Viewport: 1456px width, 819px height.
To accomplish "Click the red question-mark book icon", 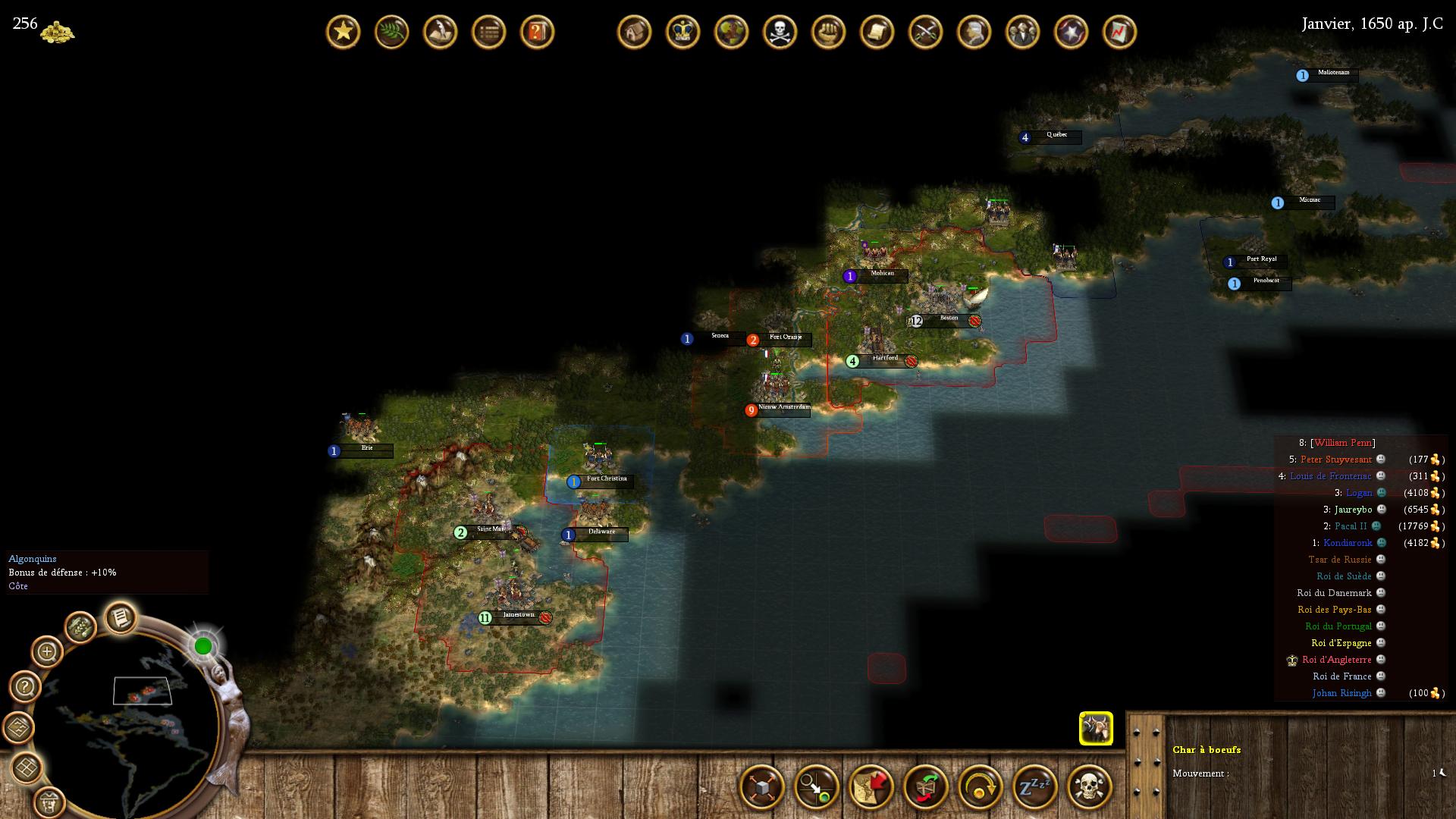I will (538, 32).
